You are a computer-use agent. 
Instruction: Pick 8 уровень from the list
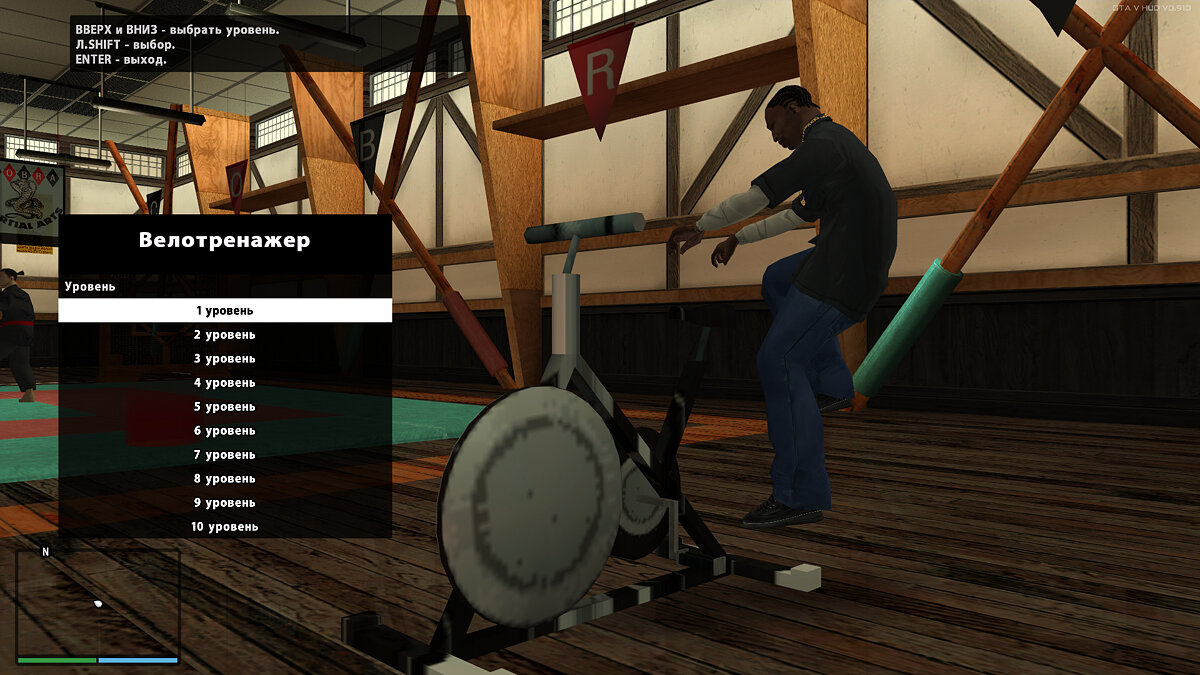(x=225, y=479)
